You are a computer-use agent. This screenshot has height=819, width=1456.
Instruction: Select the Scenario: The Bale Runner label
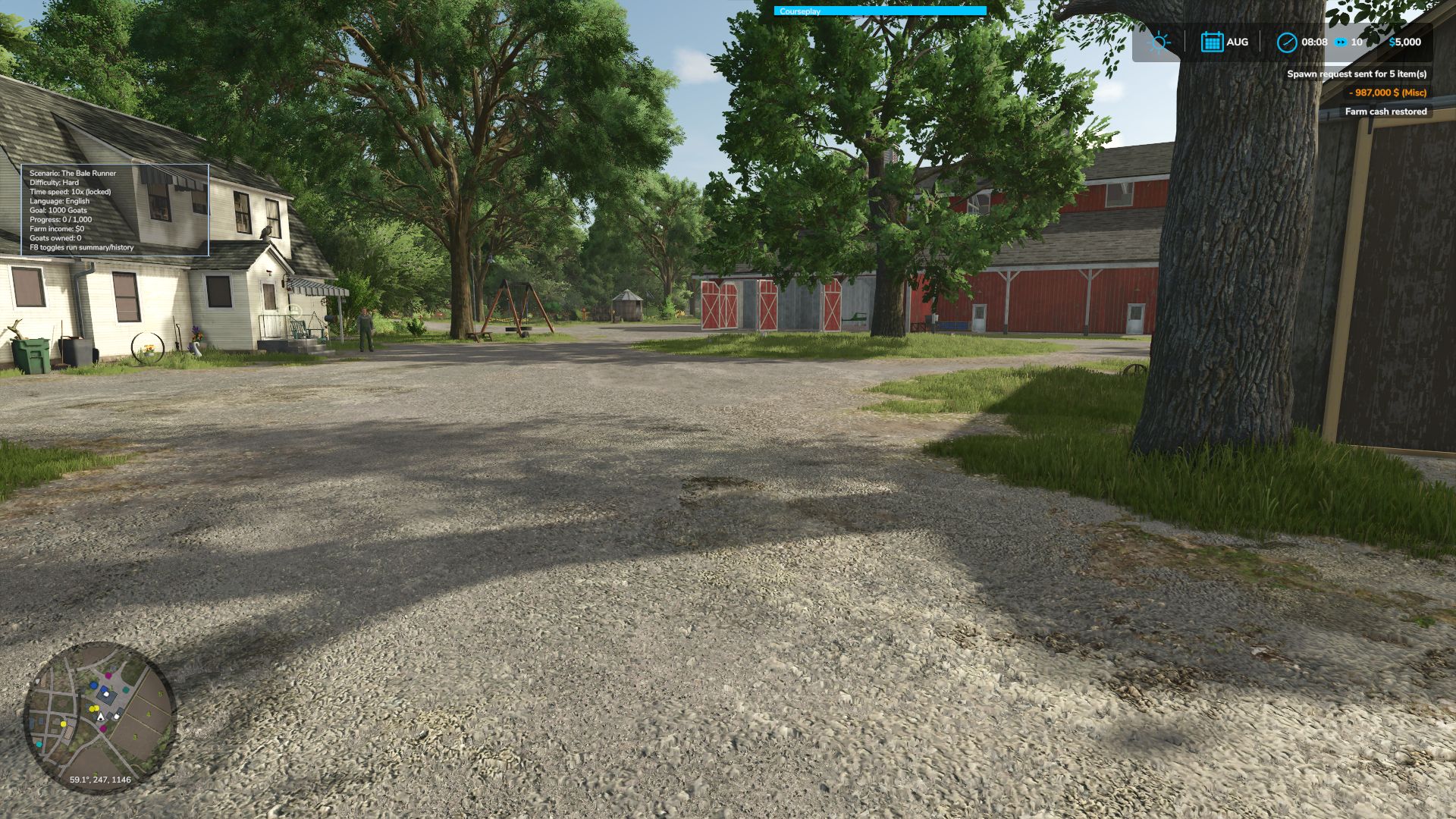[x=72, y=173]
